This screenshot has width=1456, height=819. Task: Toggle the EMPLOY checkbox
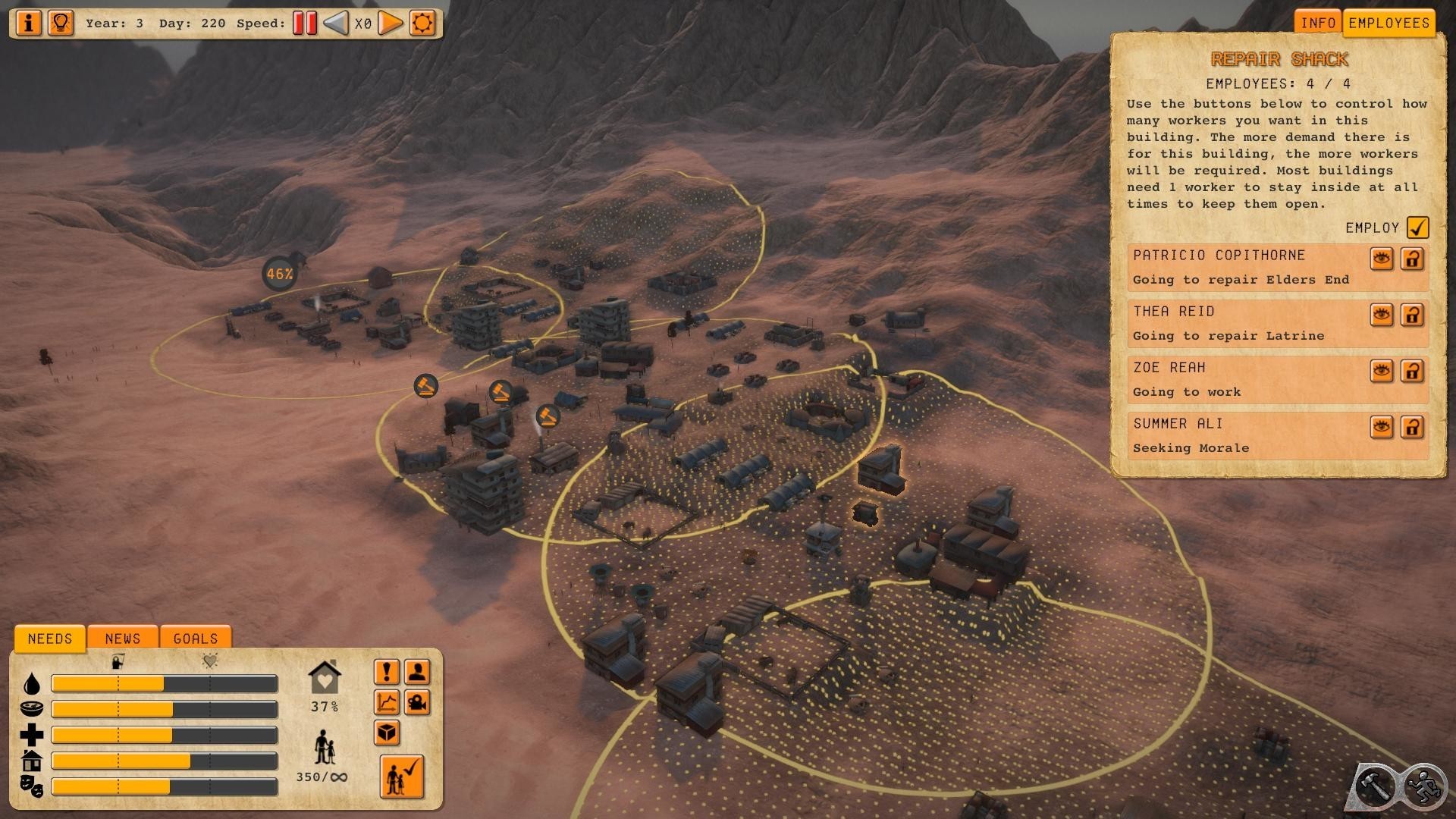(1417, 227)
